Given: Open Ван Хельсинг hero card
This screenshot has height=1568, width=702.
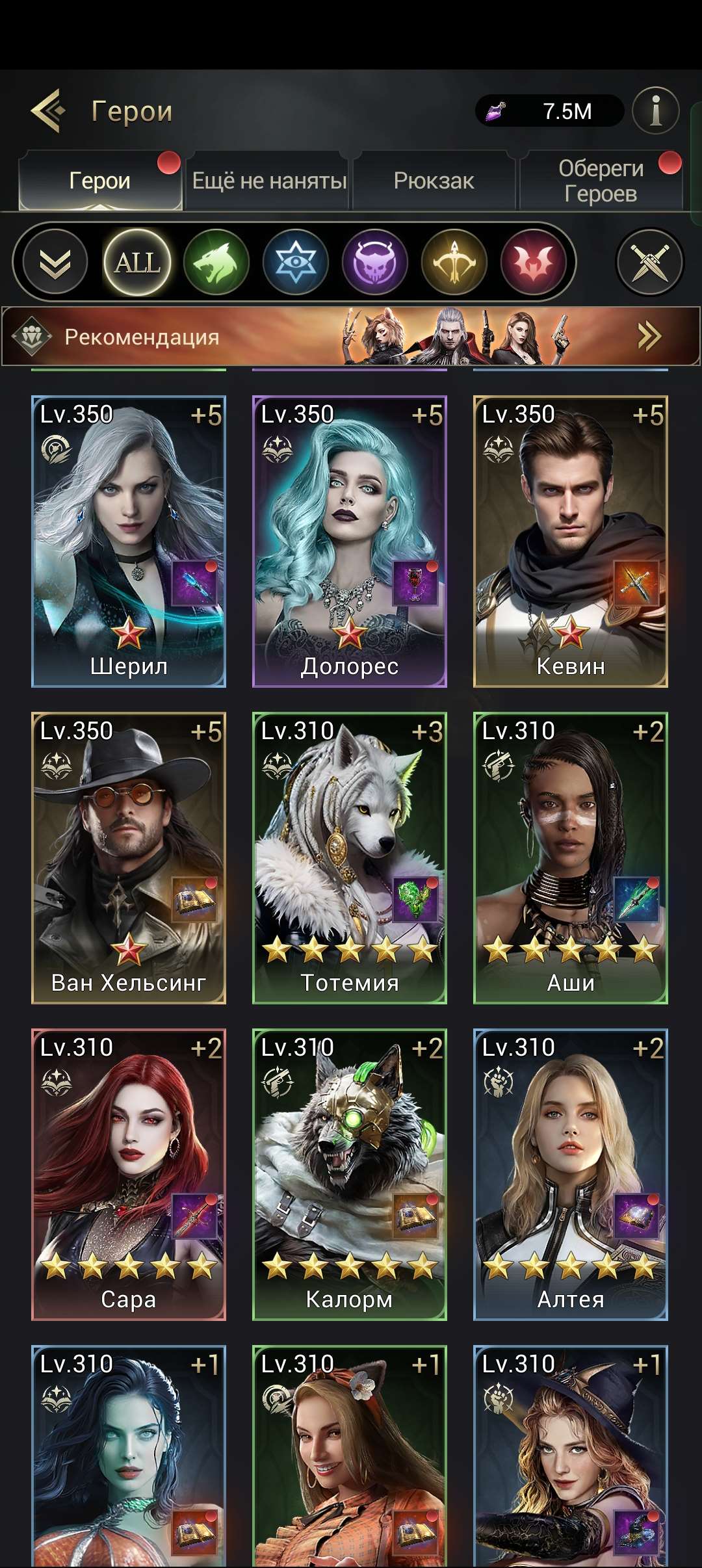Looking at the screenshot, I should coord(129,857).
